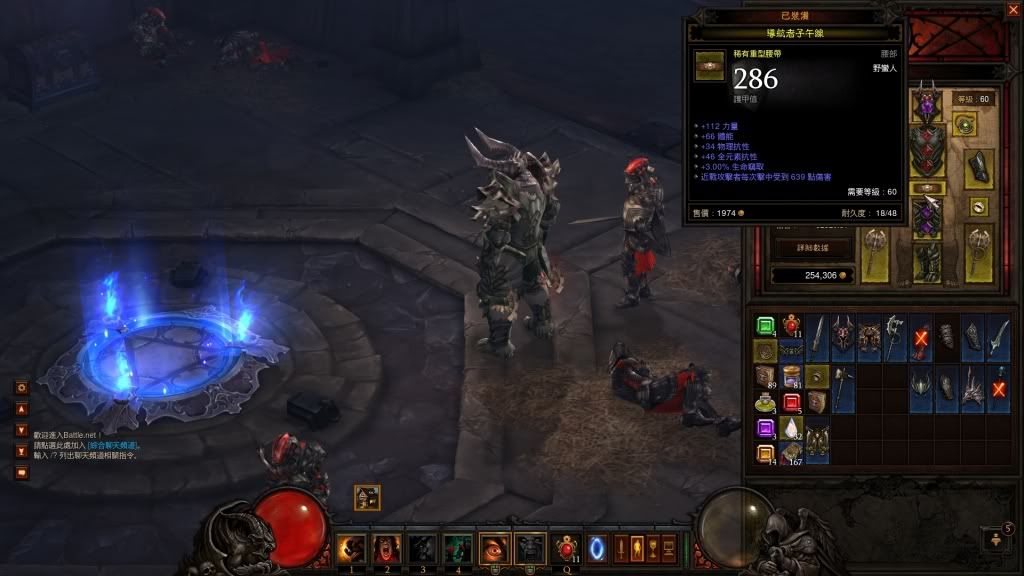Activate the skill in hotbar slot 4
The width and height of the screenshot is (1024, 576).
pos(458,547)
